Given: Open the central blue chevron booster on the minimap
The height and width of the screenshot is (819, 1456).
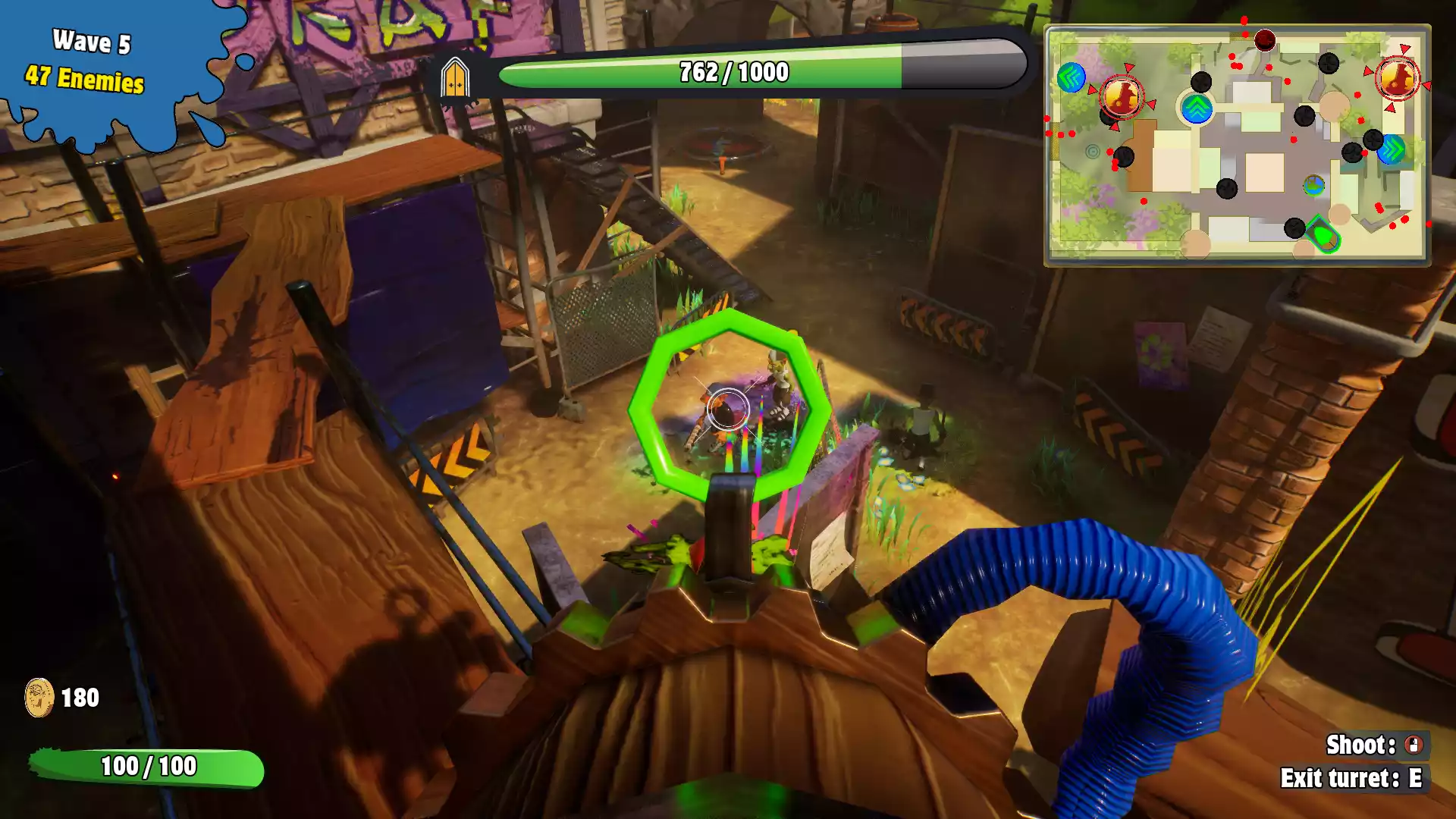Looking at the screenshot, I should [x=1196, y=109].
